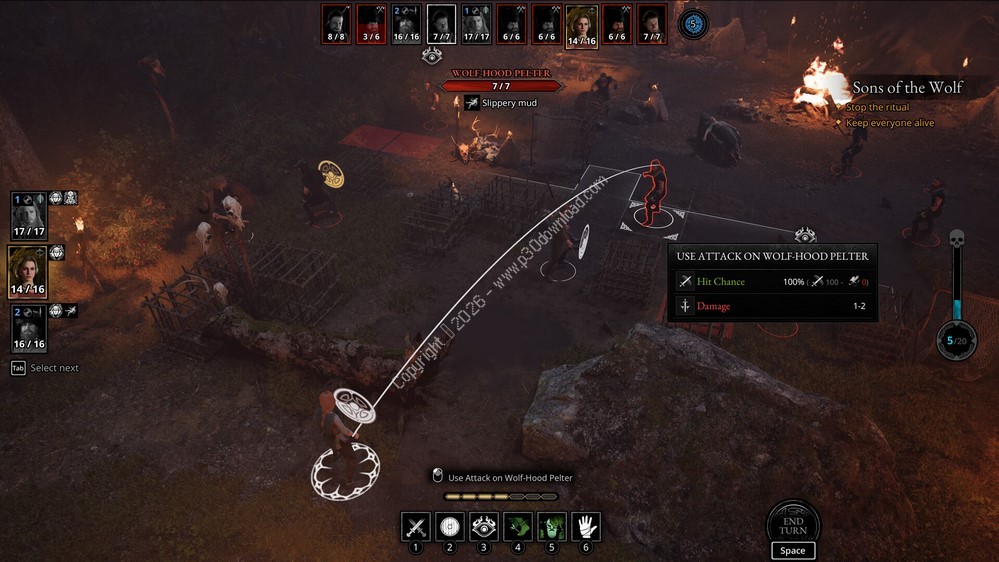Click the highlighted 7/7 portrait in turn order
Viewport: 999px width, 562px height.
[x=441, y=24]
